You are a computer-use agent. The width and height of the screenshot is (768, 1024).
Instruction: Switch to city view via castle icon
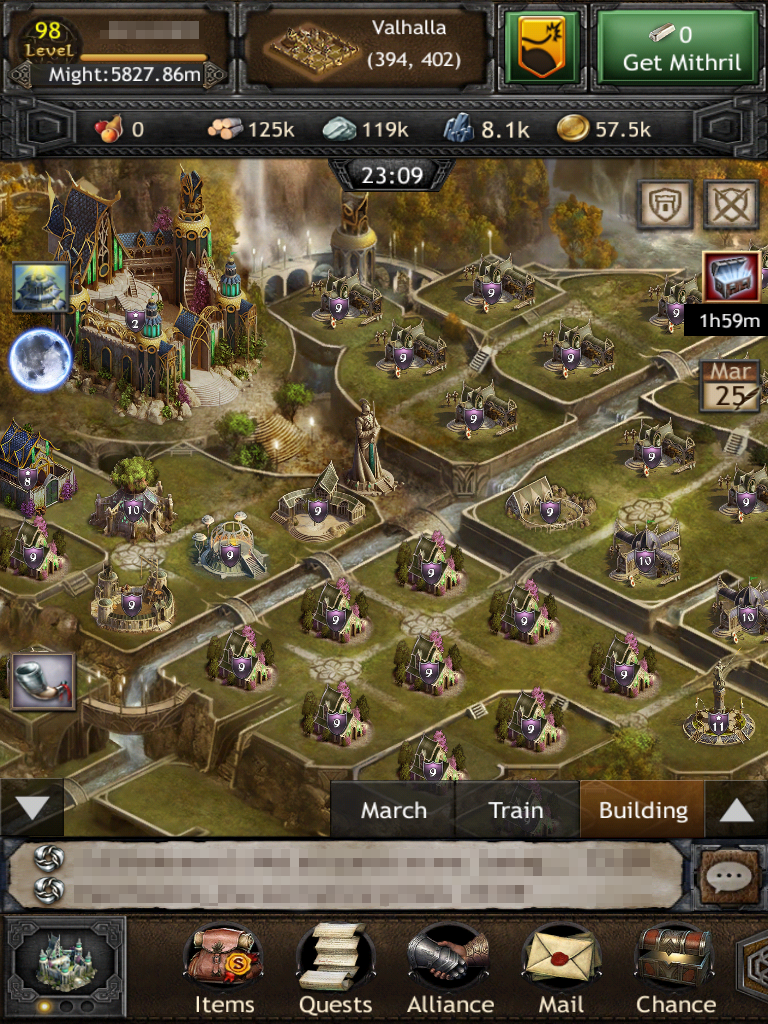66,962
